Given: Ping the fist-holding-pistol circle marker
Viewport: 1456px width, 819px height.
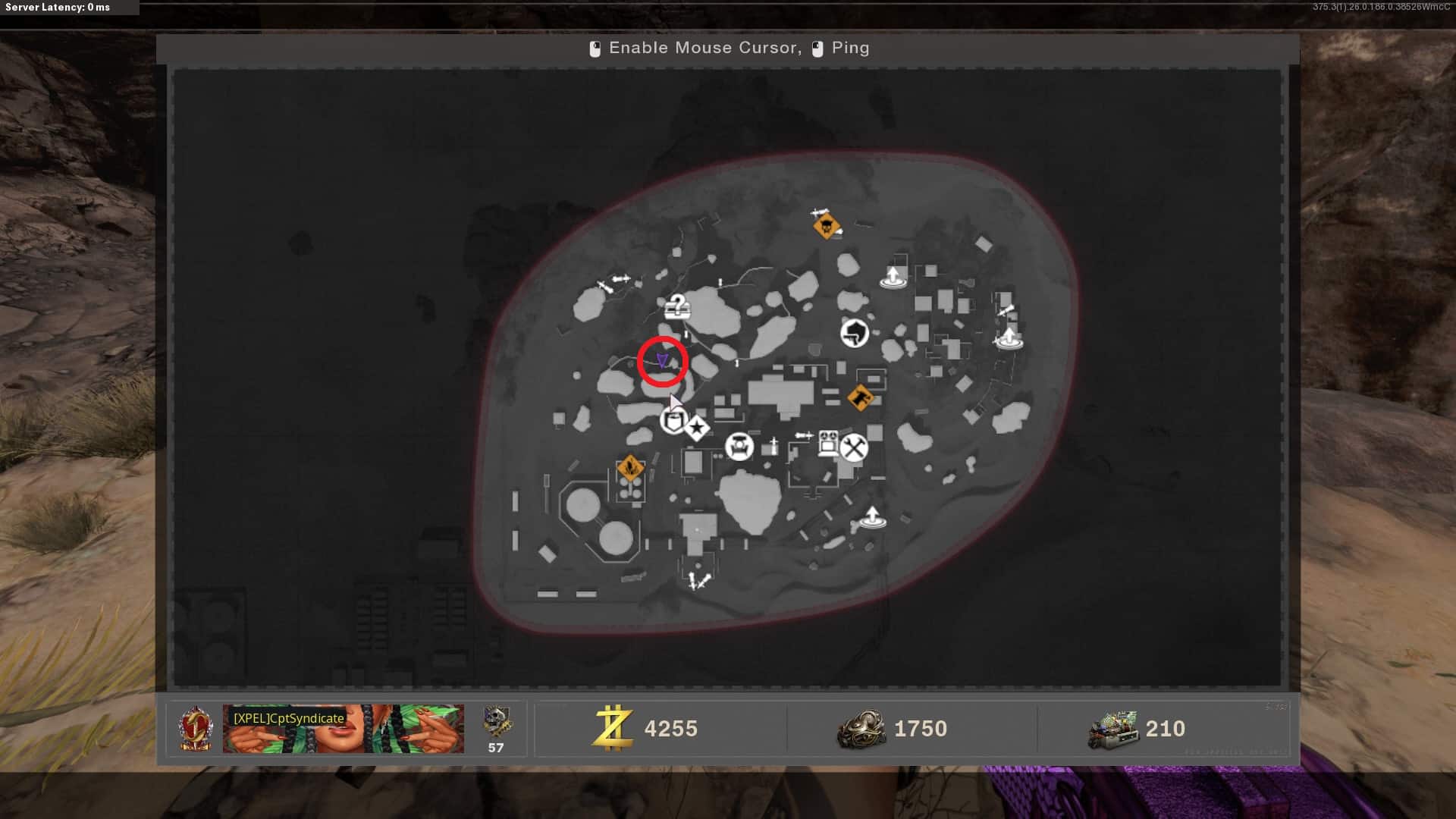Looking at the screenshot, I should [855, 332].
